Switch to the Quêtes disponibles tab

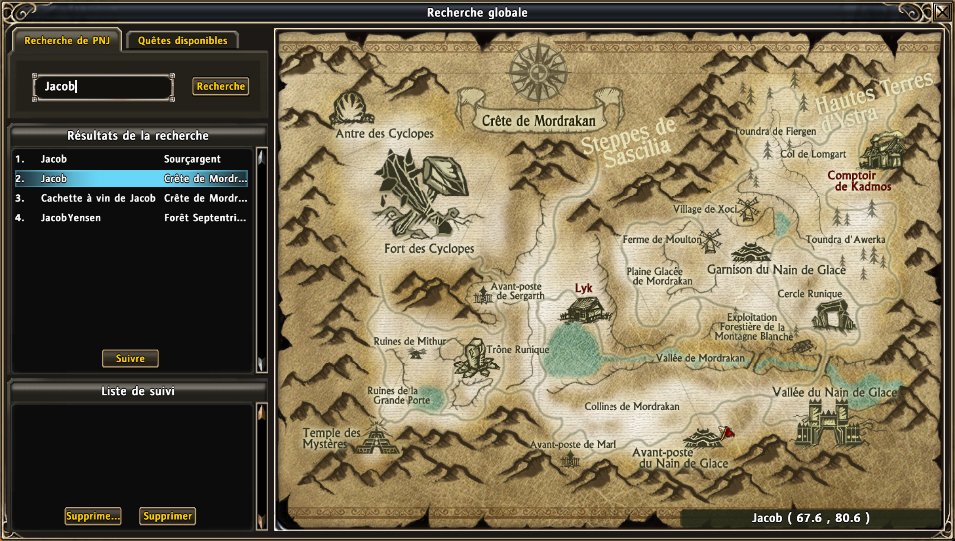tap(183, 41)
